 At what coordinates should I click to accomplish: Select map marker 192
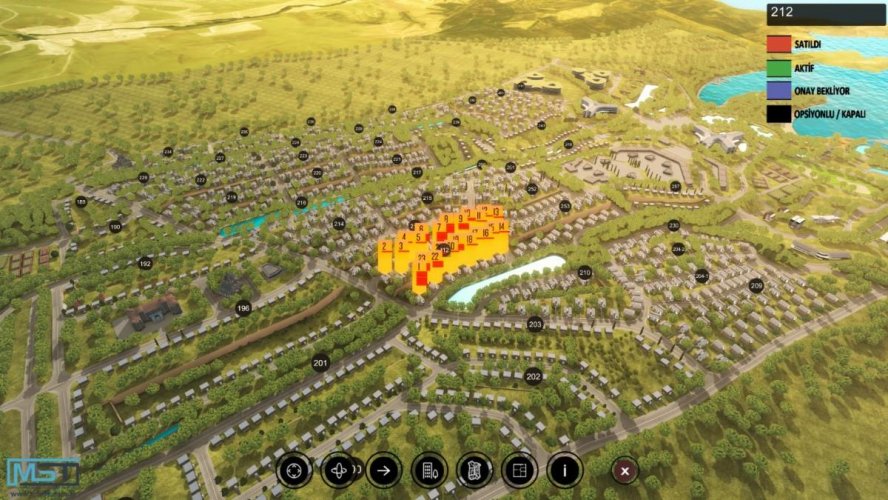(x=145, y=264)
